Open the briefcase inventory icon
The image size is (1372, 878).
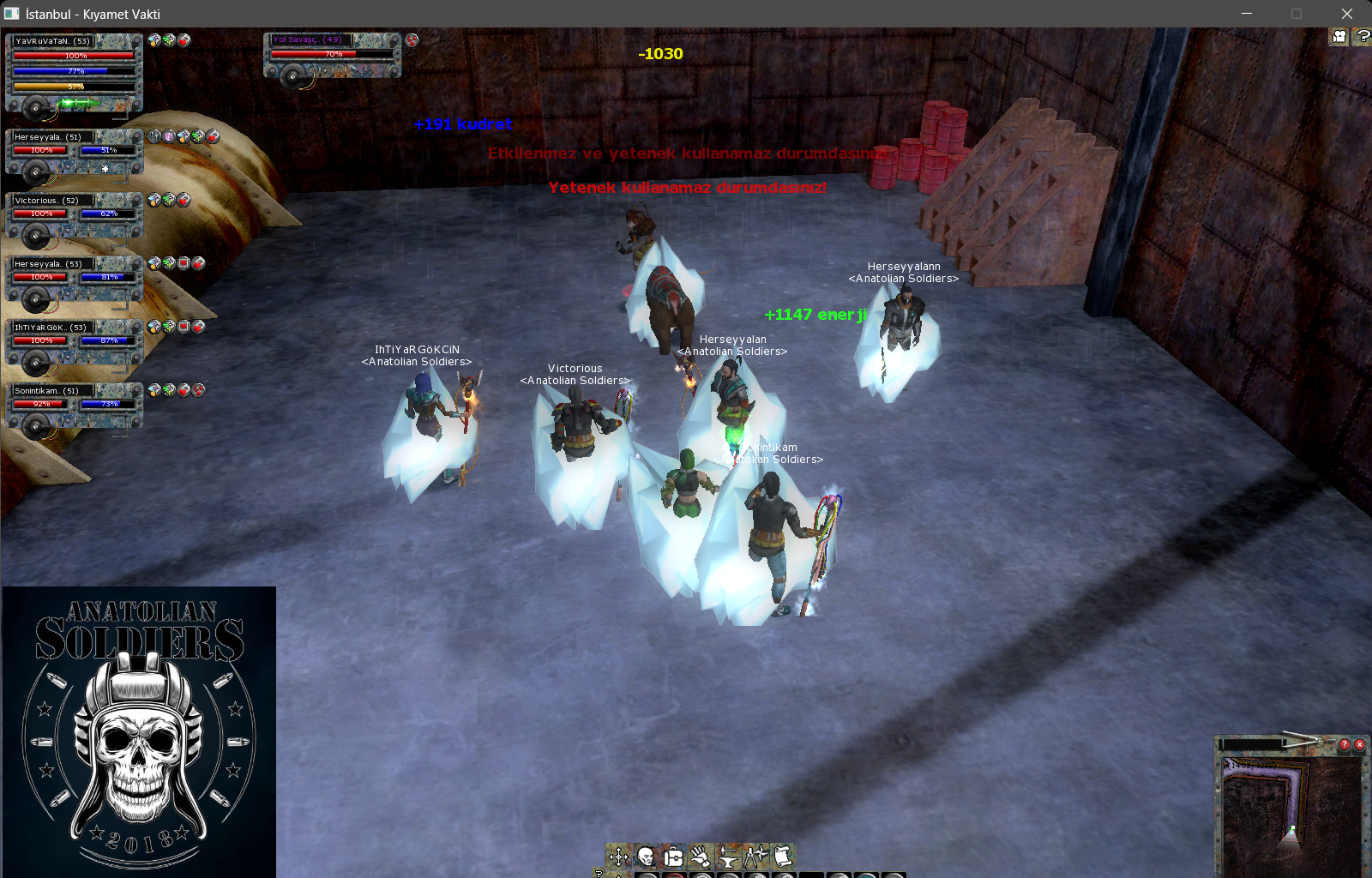673,856
